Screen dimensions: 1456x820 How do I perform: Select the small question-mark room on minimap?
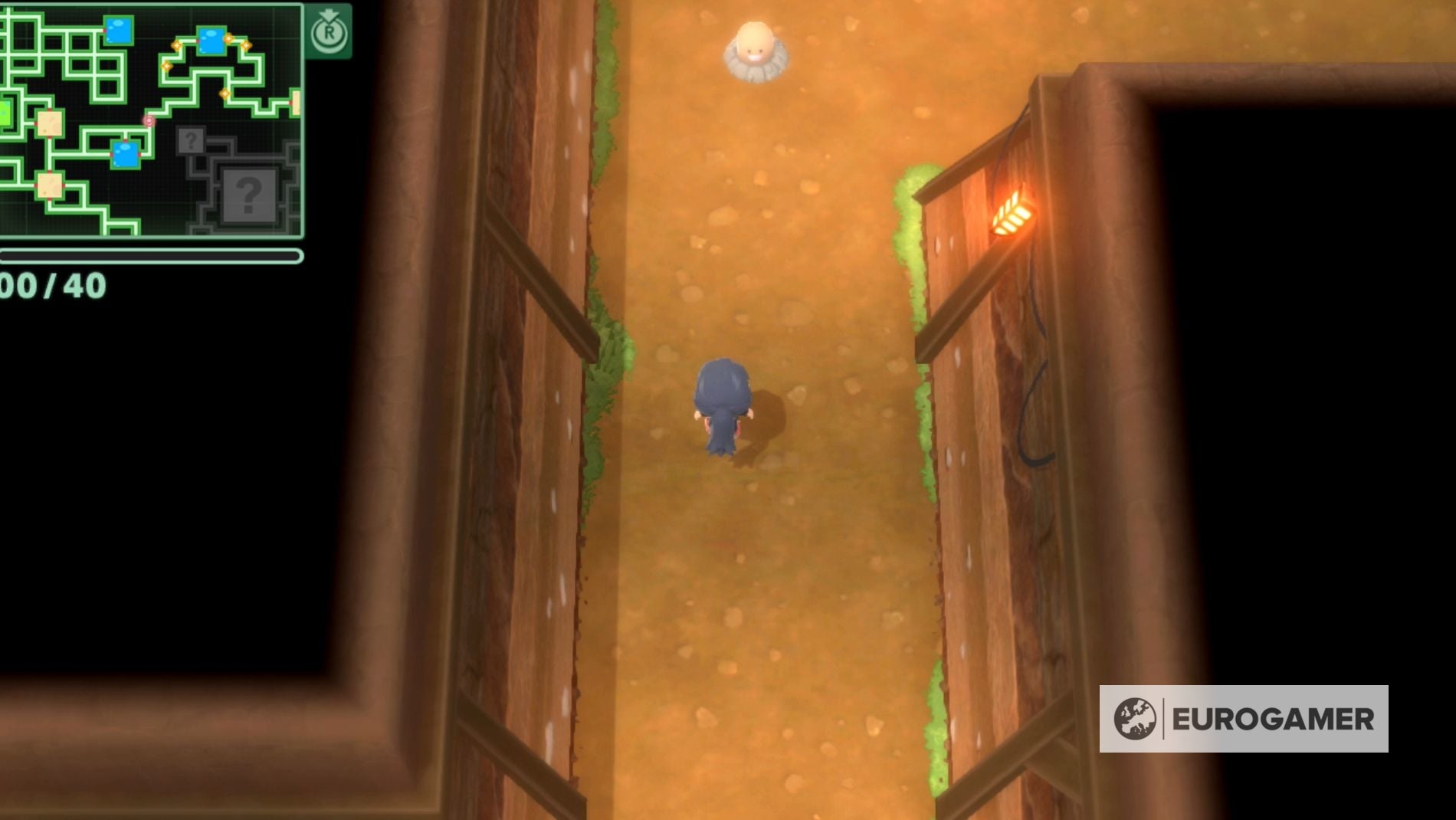(x=191, y=140)
